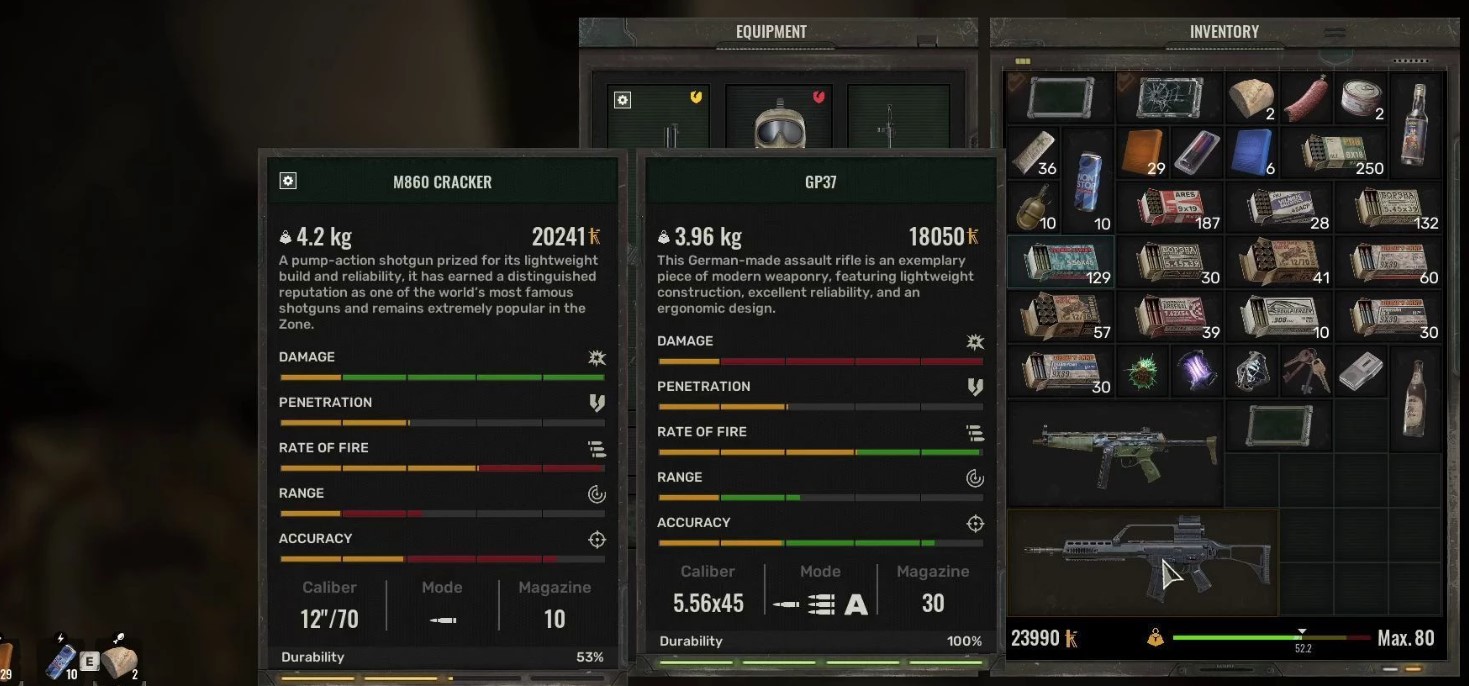Choose the spiky green artifact
1469x686 pixels.
click(1142, 372)
